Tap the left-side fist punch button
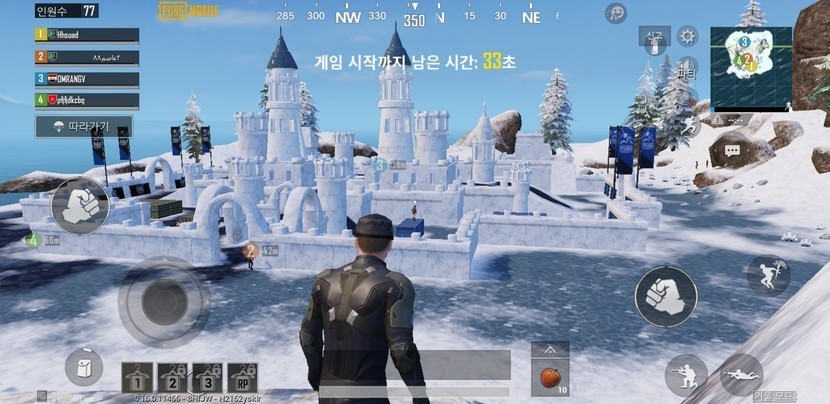Screen dimensions: 830x404 click(79, 206)
